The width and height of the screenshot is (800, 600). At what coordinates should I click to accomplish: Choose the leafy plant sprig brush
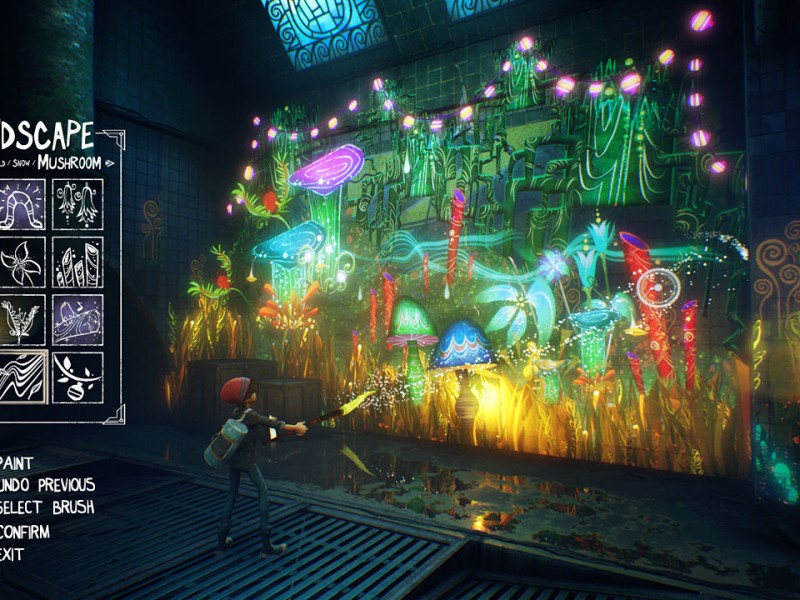pos(21,320)
